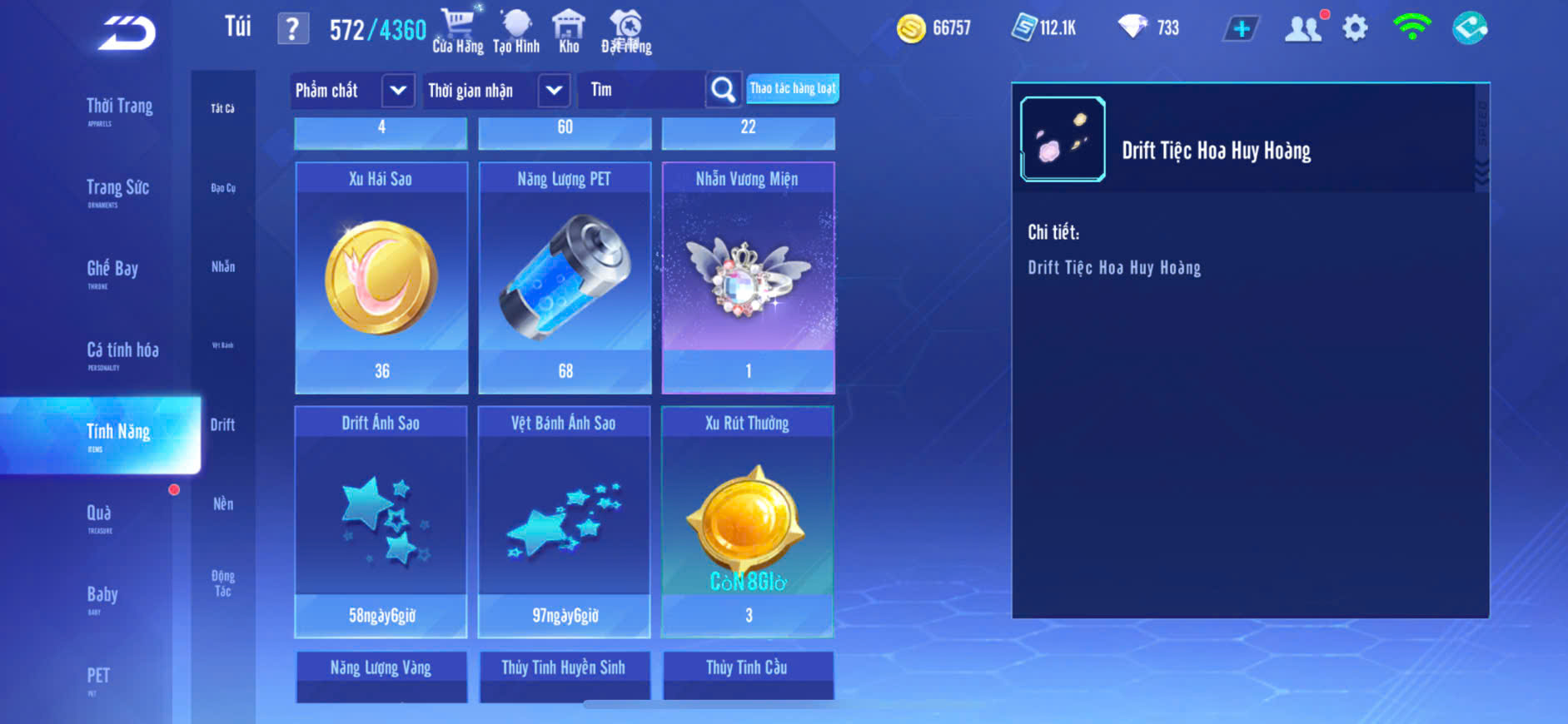Open Tạo Hình styling menu

516,31
